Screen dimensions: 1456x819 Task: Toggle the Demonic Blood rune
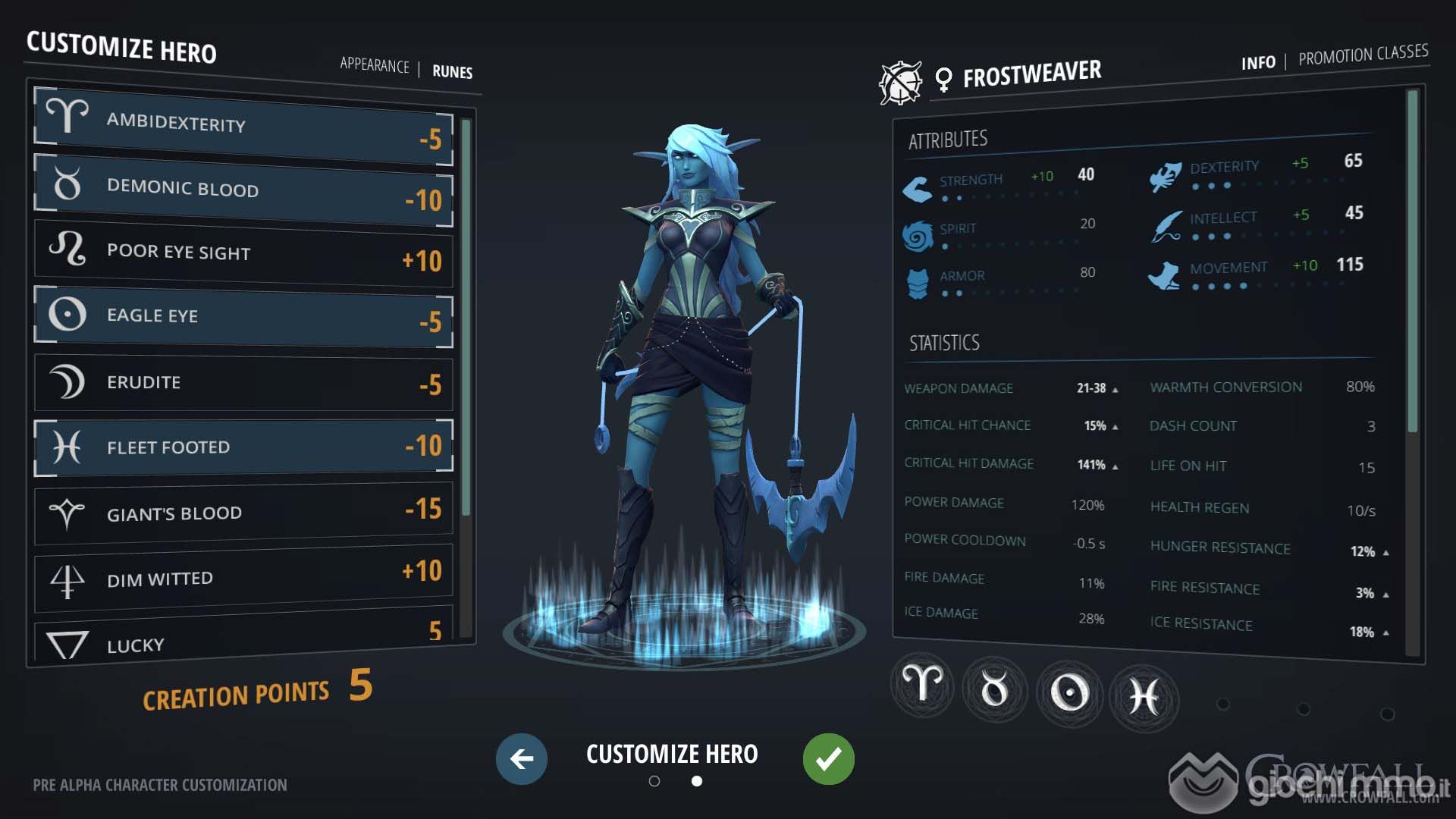(x=243, y=190)
